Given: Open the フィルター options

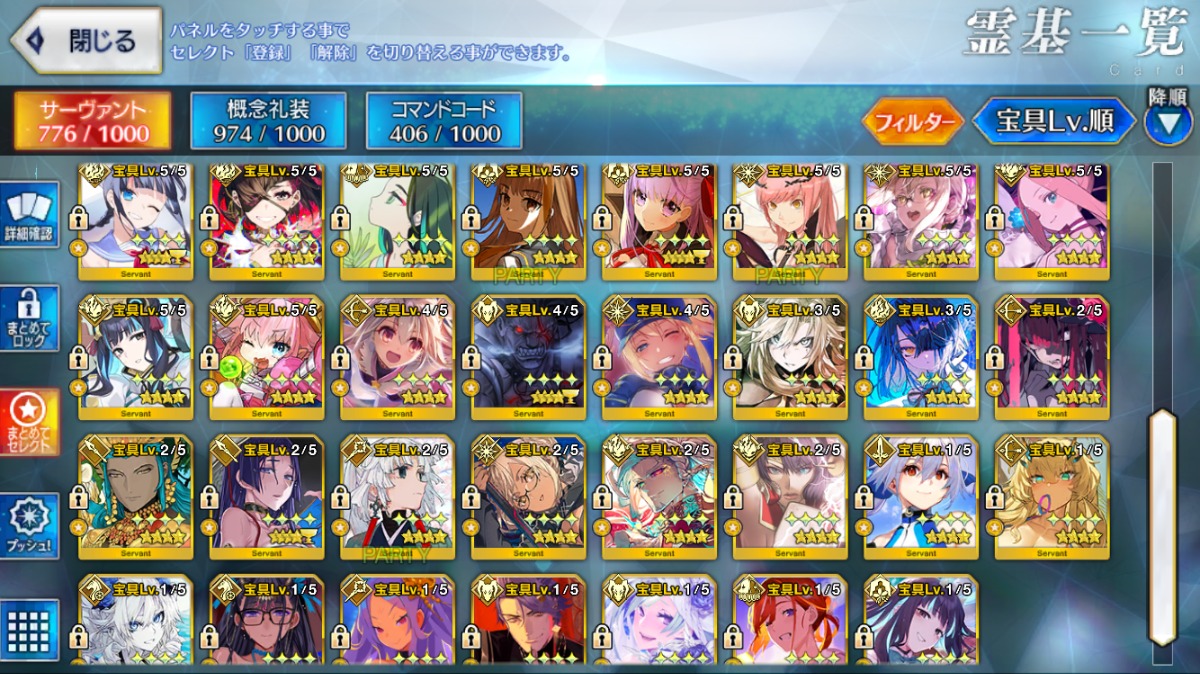Looking at the screenshot, I should 913,122.
